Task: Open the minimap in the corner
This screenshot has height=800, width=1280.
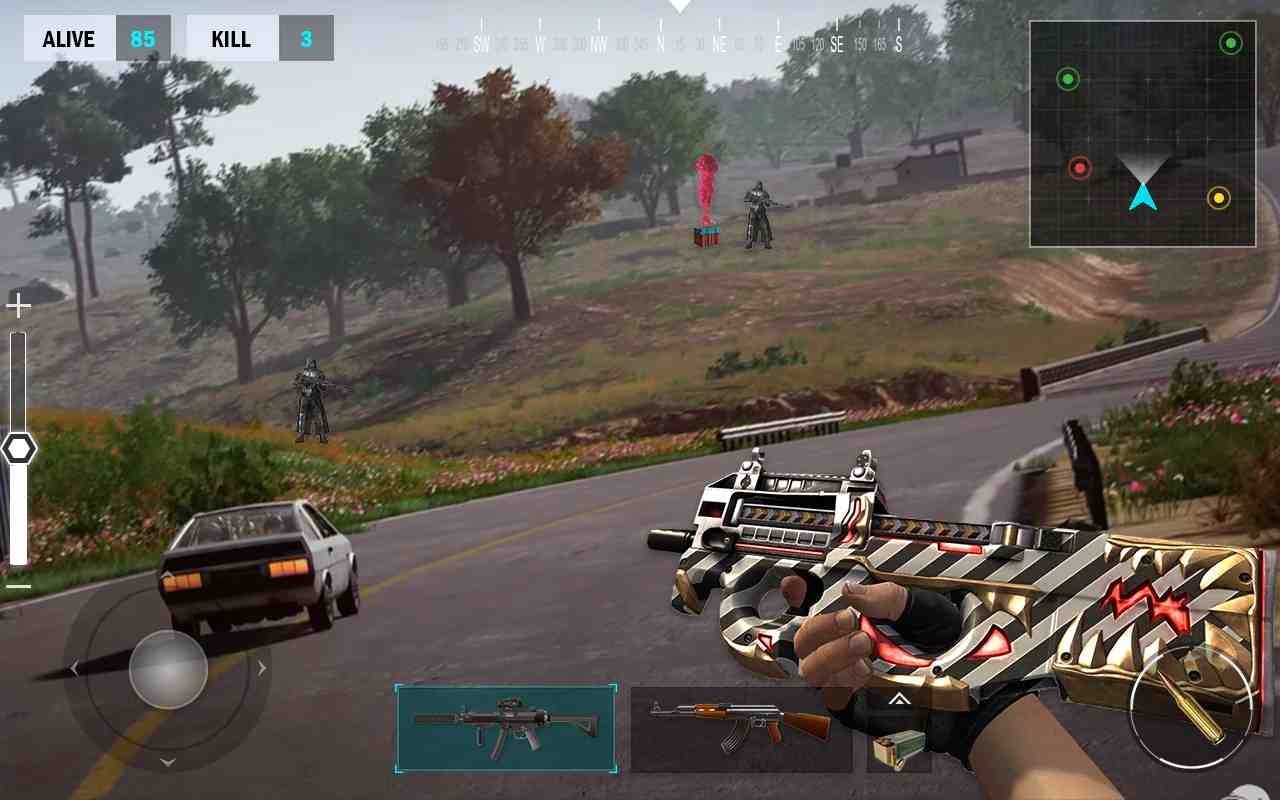Action: 1143,135
